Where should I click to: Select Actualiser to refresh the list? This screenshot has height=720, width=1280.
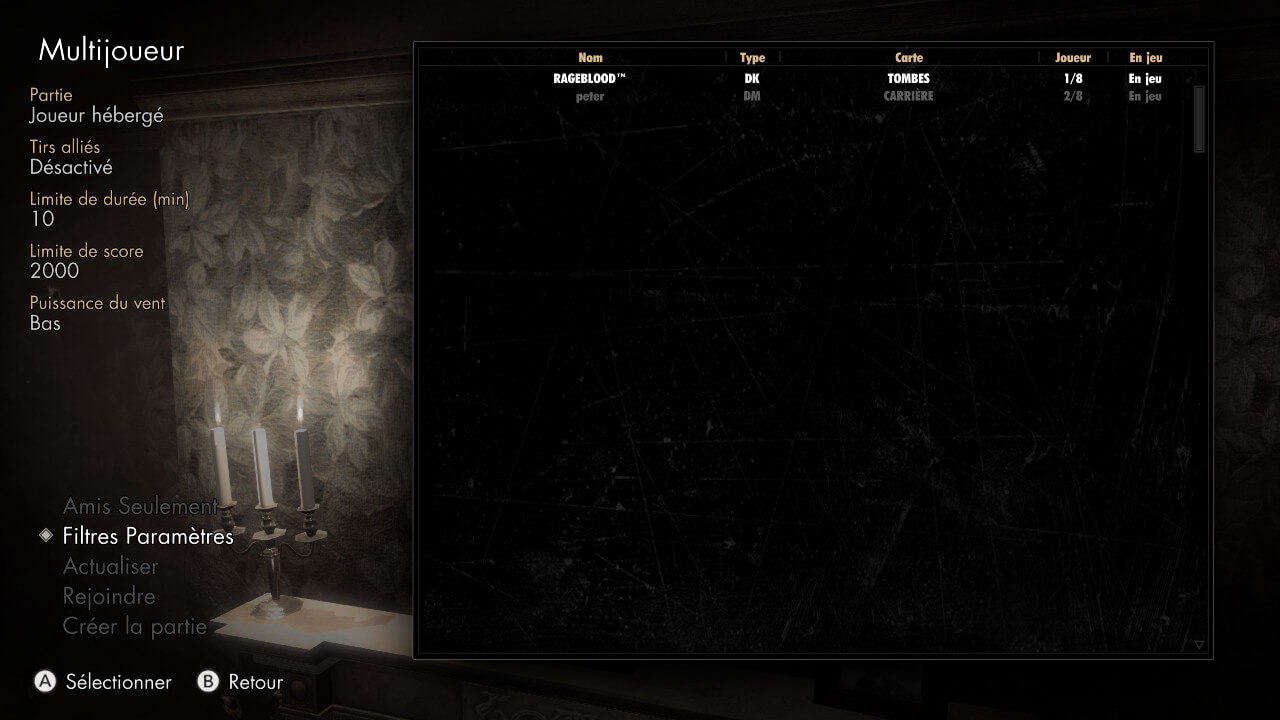click(x=111, y=566)
